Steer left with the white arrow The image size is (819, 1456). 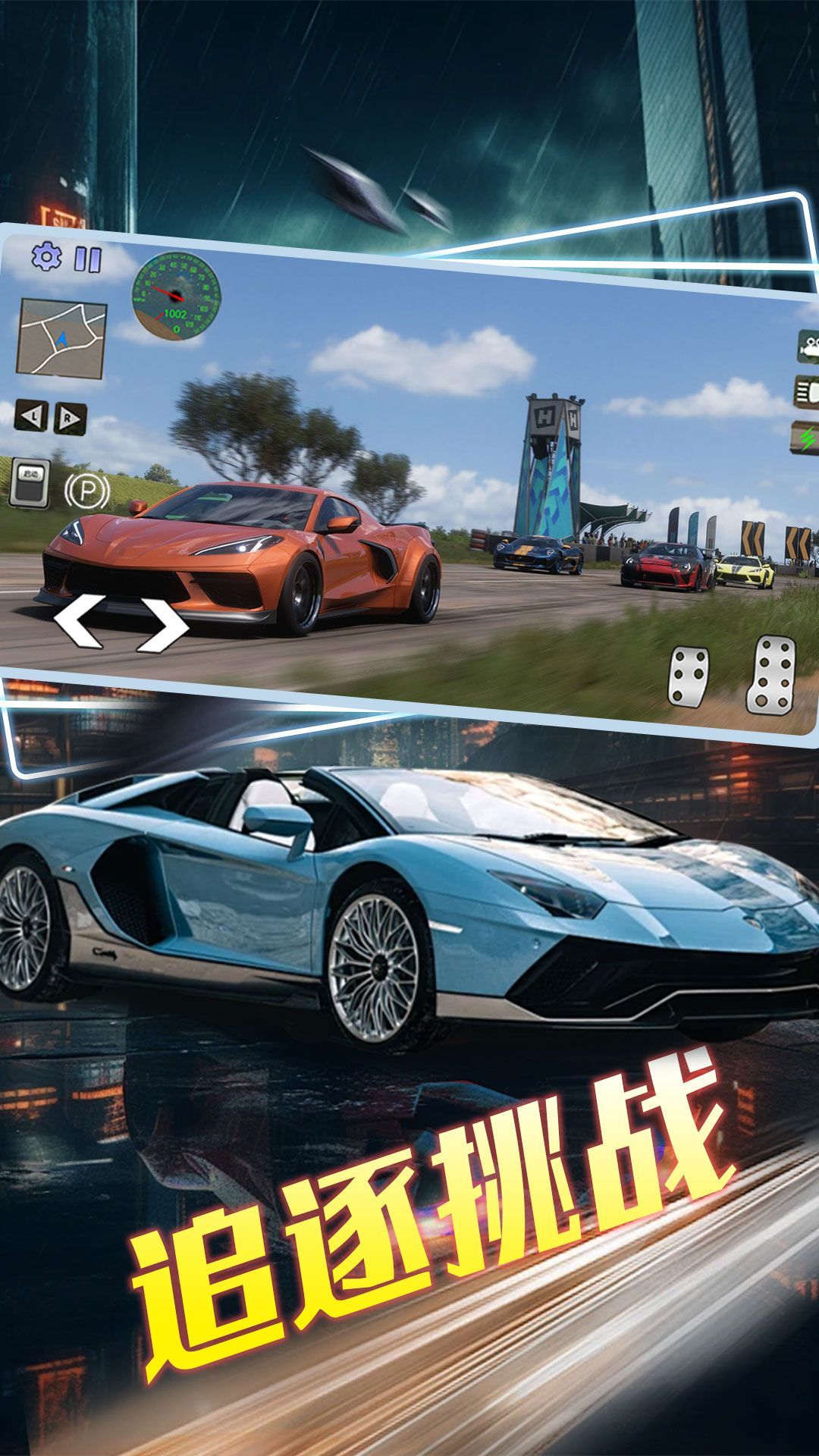point(79,621)
